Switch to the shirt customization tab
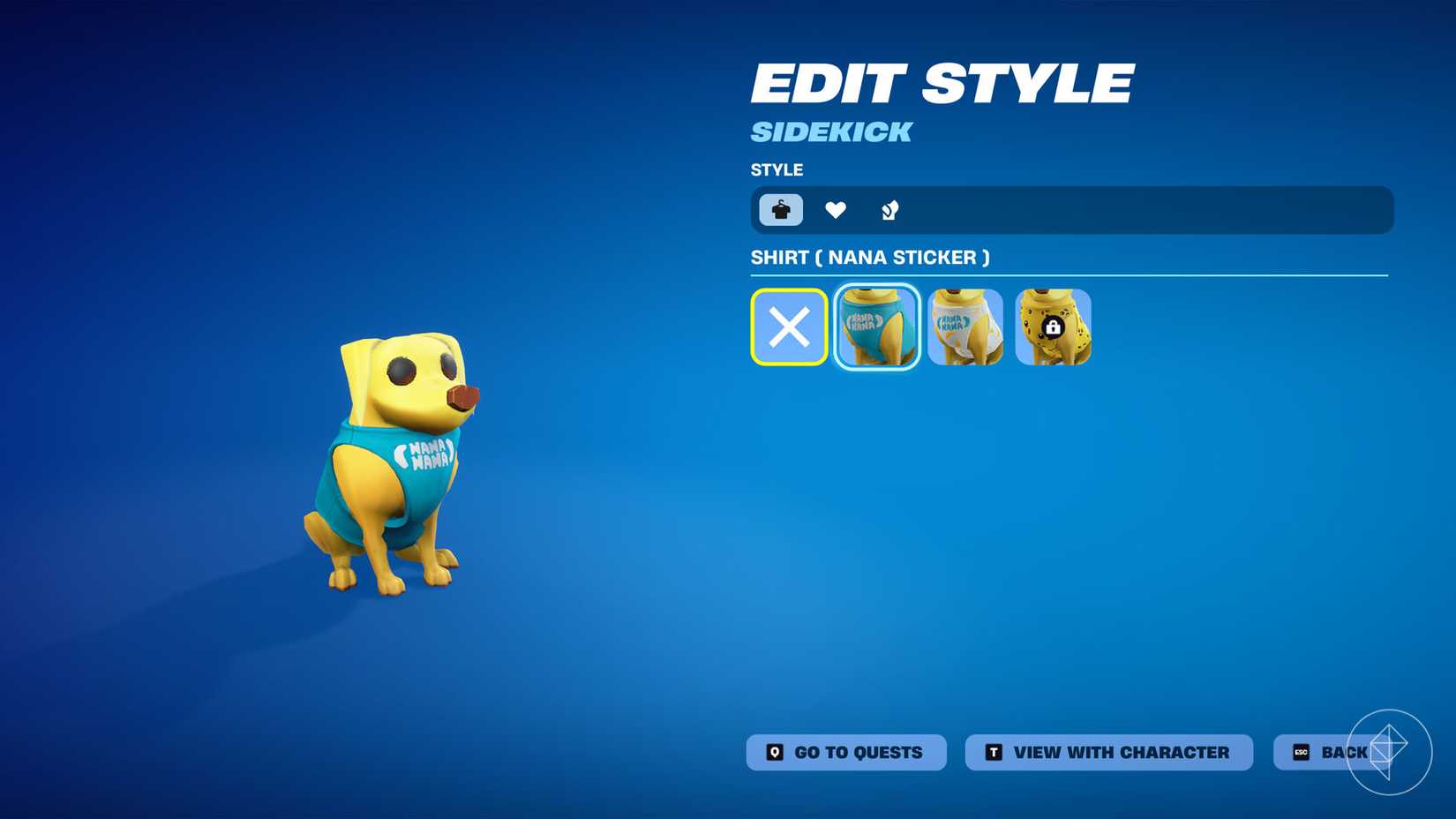1456x819 pixels. tap(779, 209)
